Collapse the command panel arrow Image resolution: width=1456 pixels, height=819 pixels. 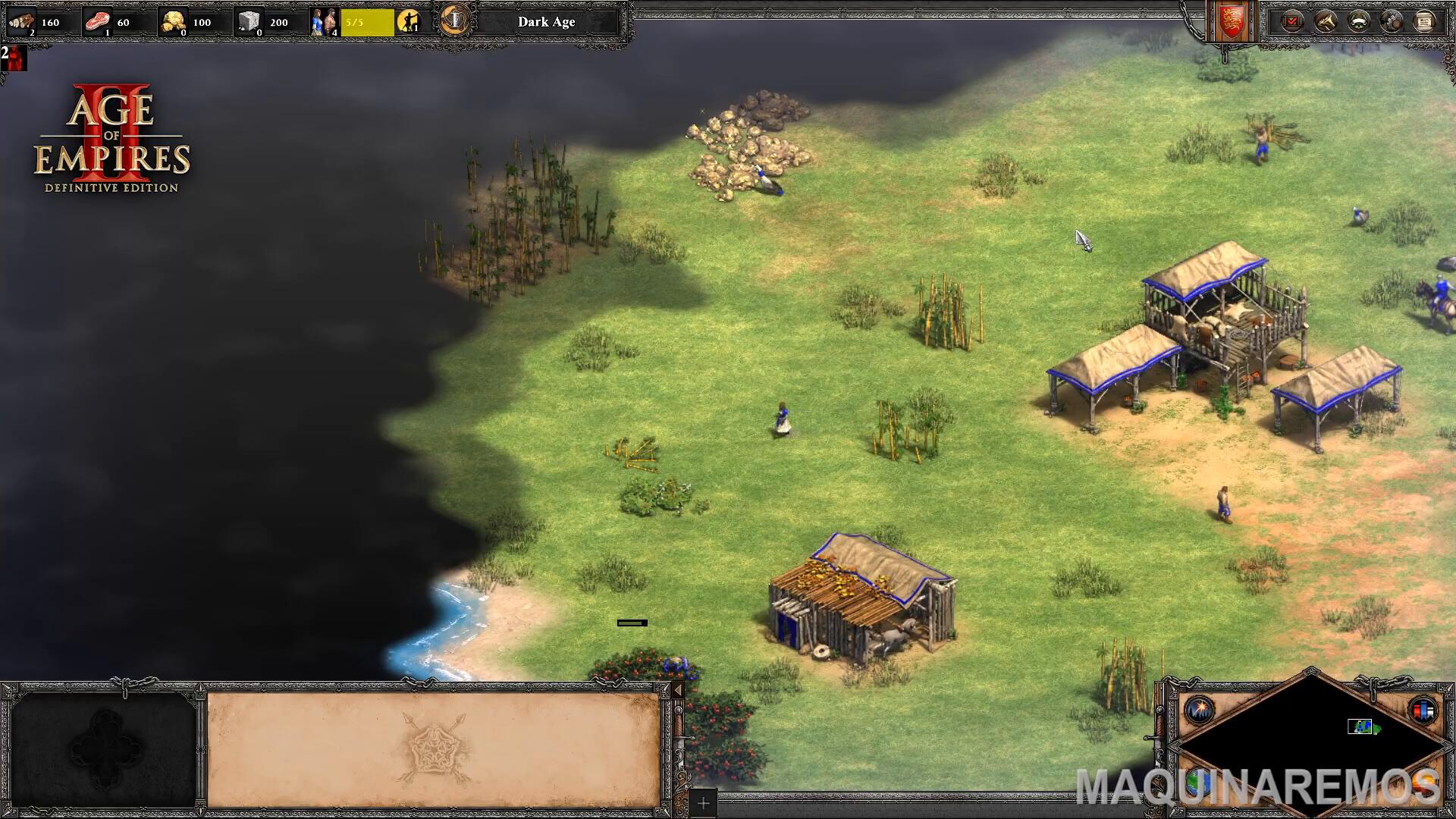pyautogui.click(x=678, y=690)
